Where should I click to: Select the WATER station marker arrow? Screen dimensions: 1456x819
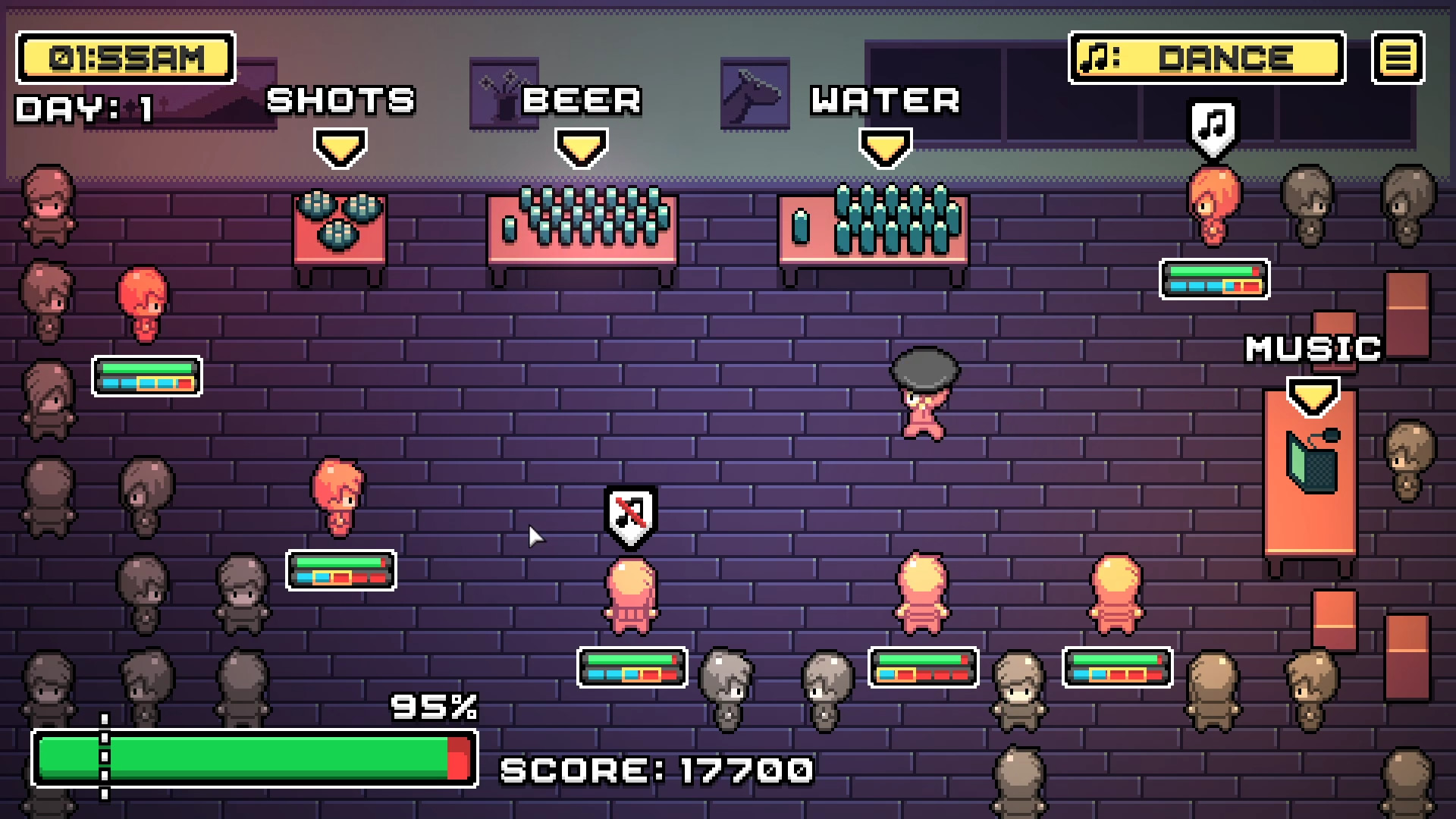click(885, 146)
